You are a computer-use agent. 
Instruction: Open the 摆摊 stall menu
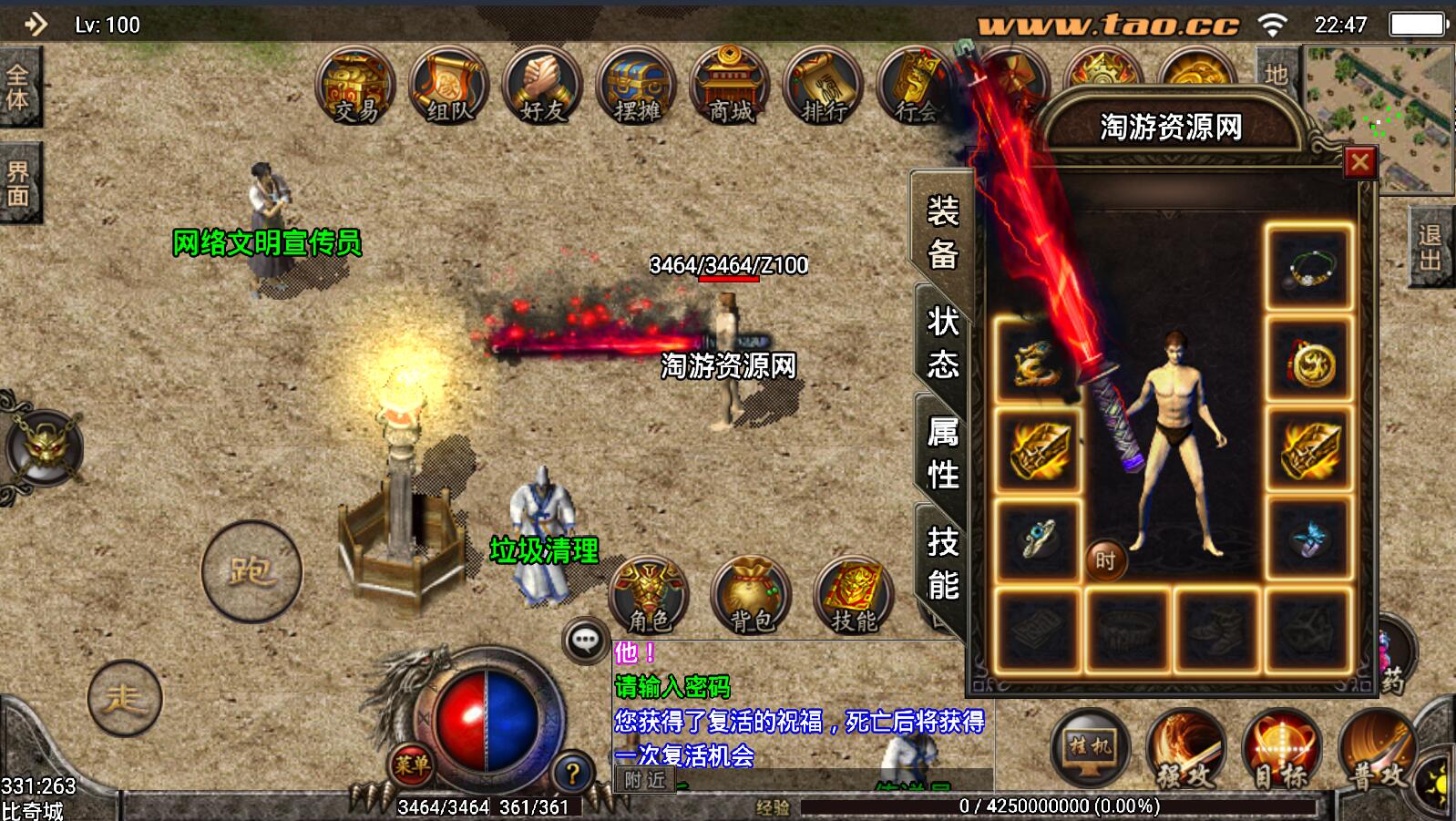click(637, 88)
